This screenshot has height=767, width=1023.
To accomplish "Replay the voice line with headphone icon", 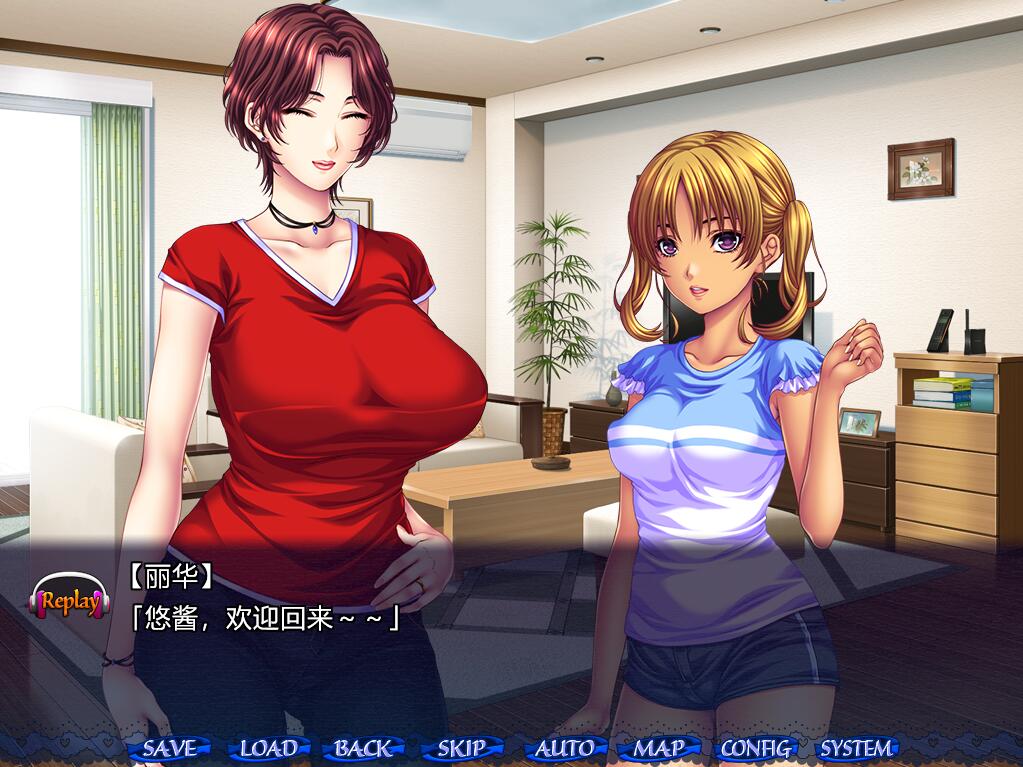I will (x=69, y=600).
